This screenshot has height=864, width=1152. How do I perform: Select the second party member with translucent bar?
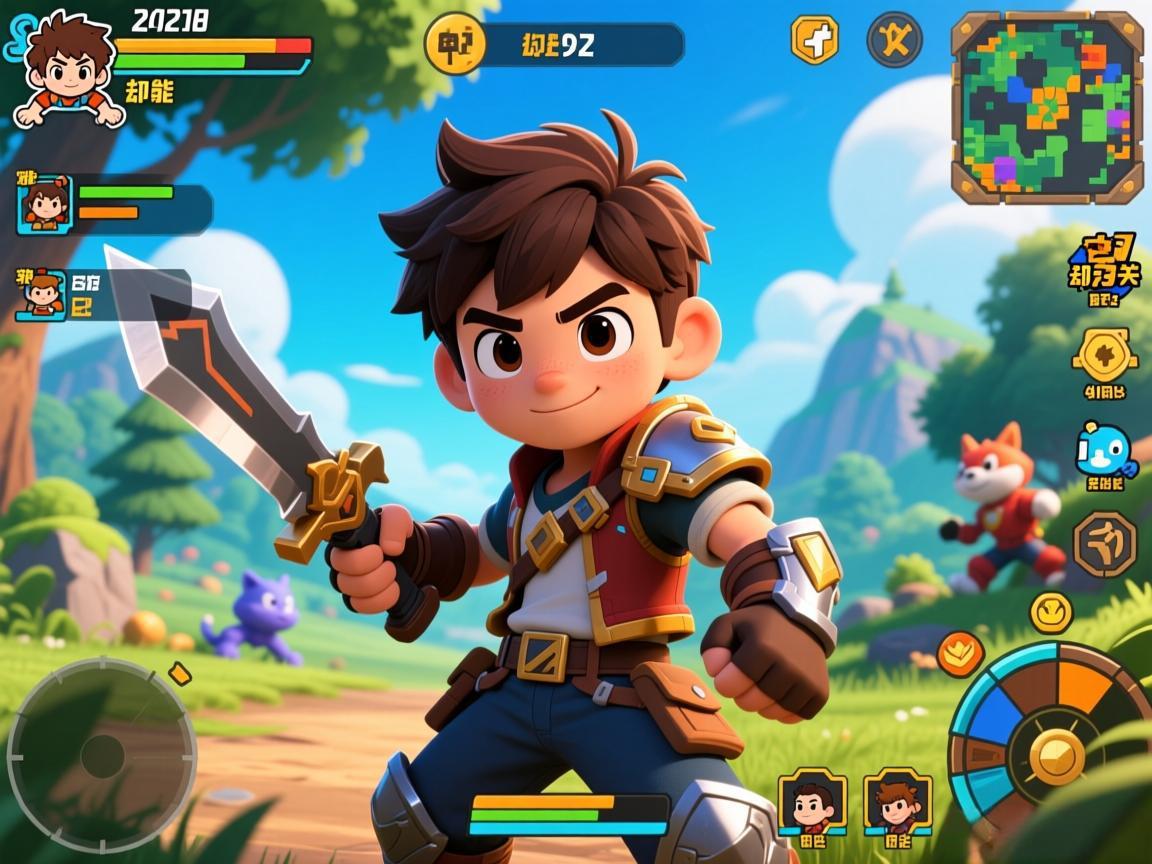(x=42, y=295)
